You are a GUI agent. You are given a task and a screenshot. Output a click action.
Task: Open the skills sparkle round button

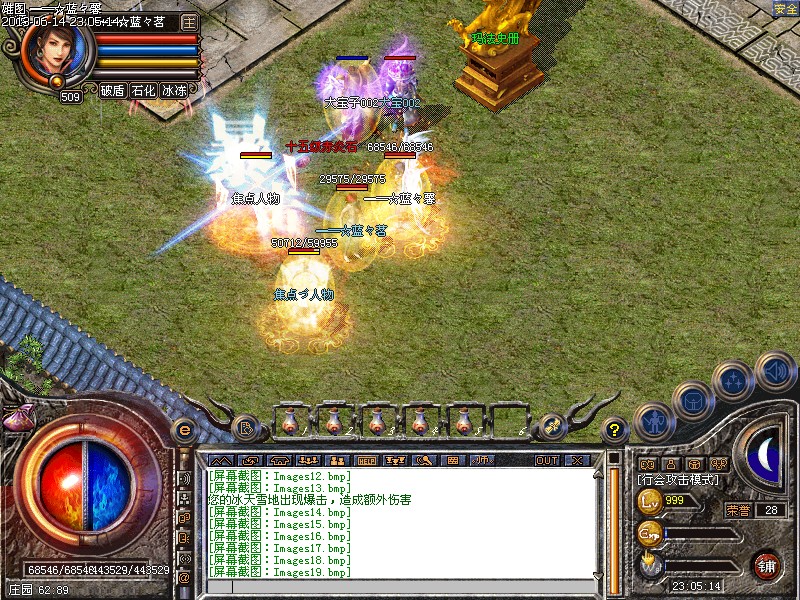tap(735, 381)
